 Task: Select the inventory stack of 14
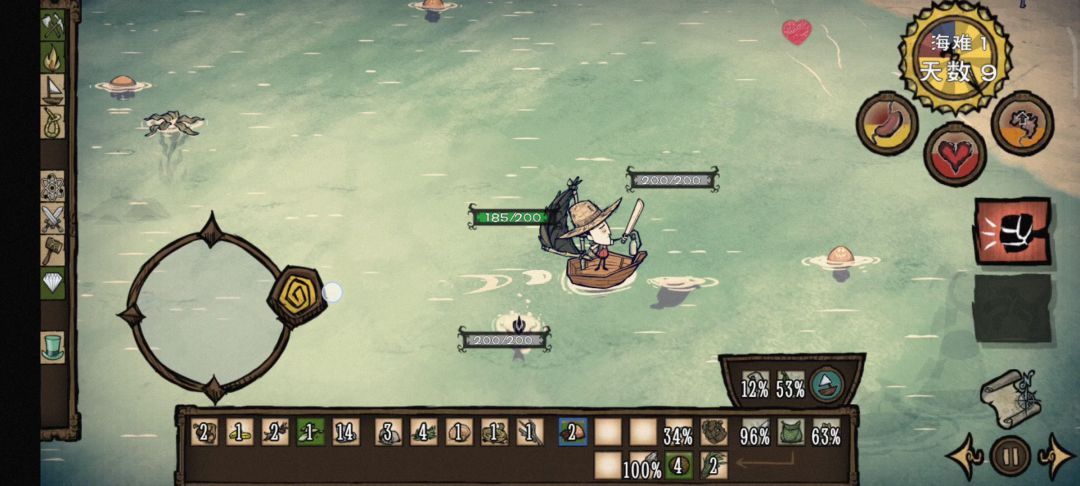pyautogui.click(x=346, y=433)
